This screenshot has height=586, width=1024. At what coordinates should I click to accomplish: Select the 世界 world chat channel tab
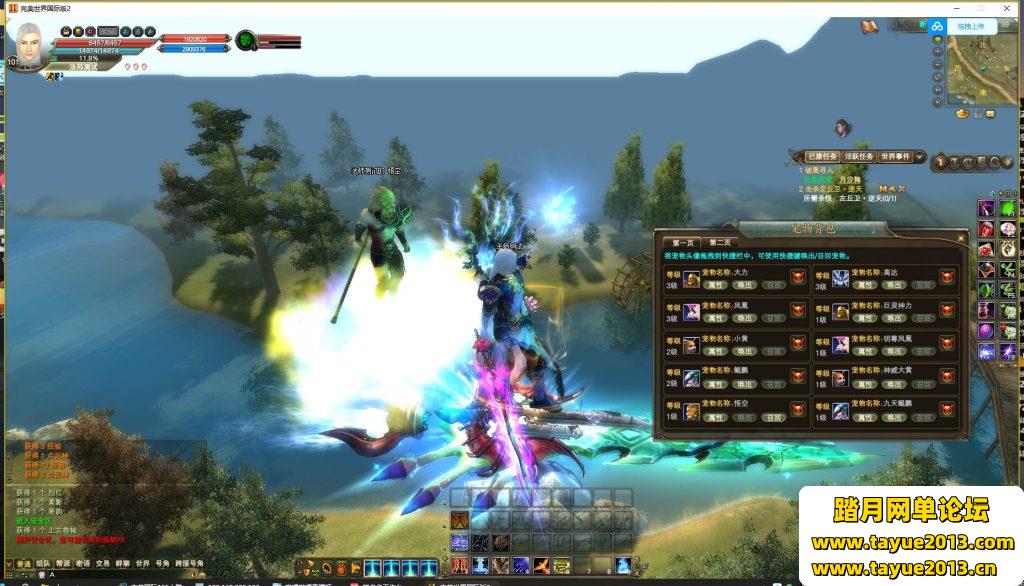143,564
